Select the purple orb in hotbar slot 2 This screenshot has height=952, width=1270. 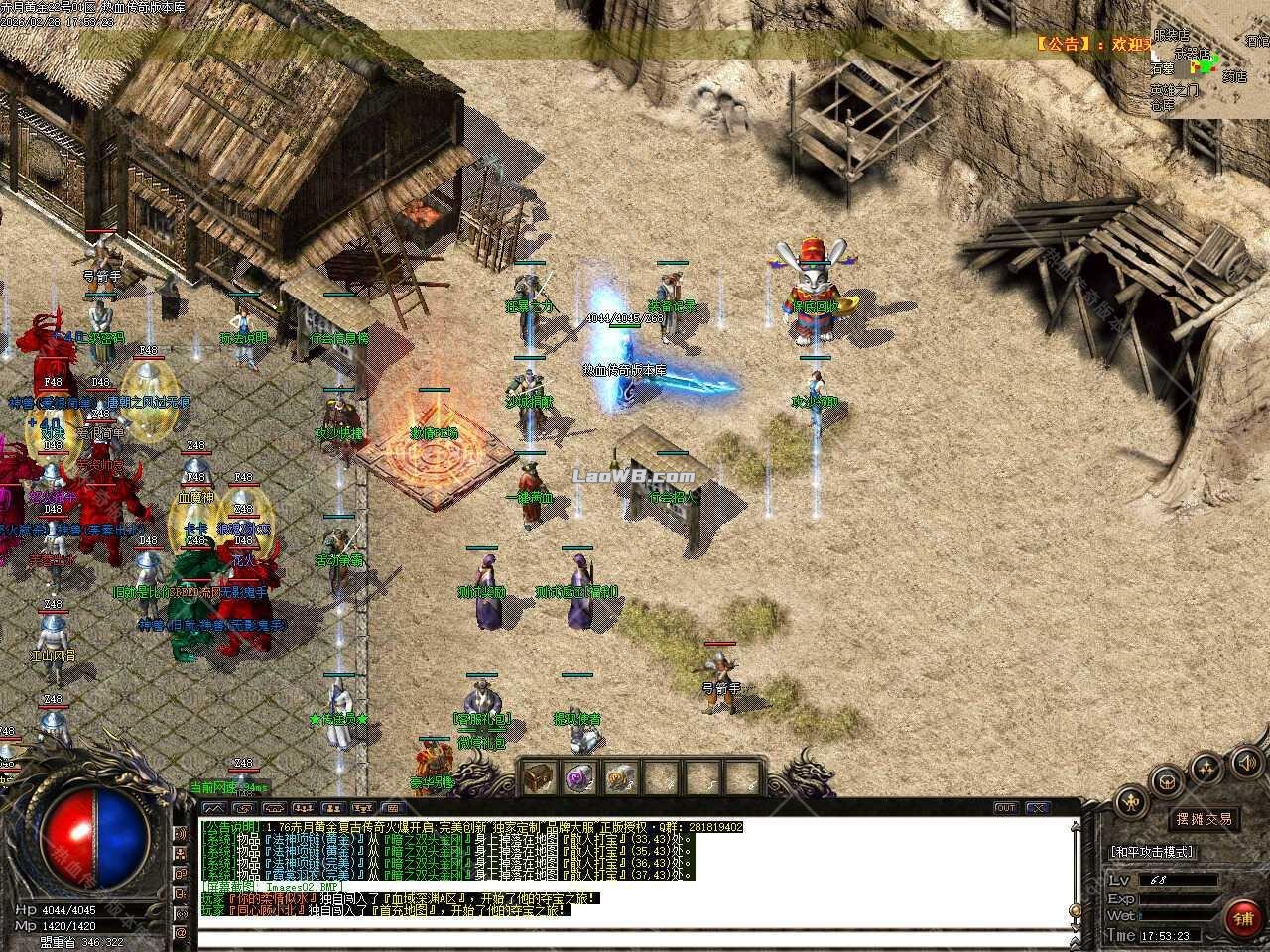(x=577, y=778)
